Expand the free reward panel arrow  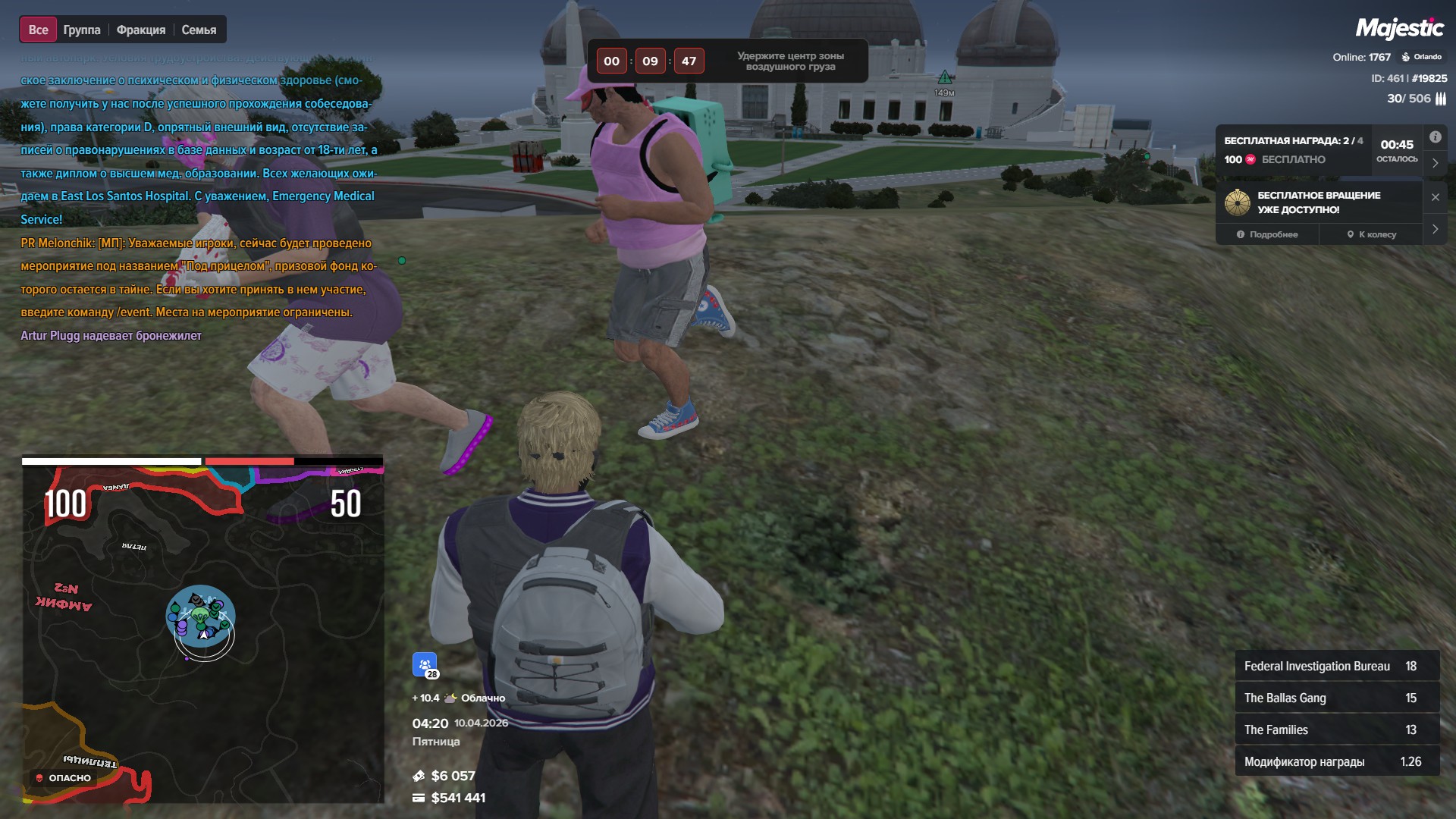[1435, 163]
